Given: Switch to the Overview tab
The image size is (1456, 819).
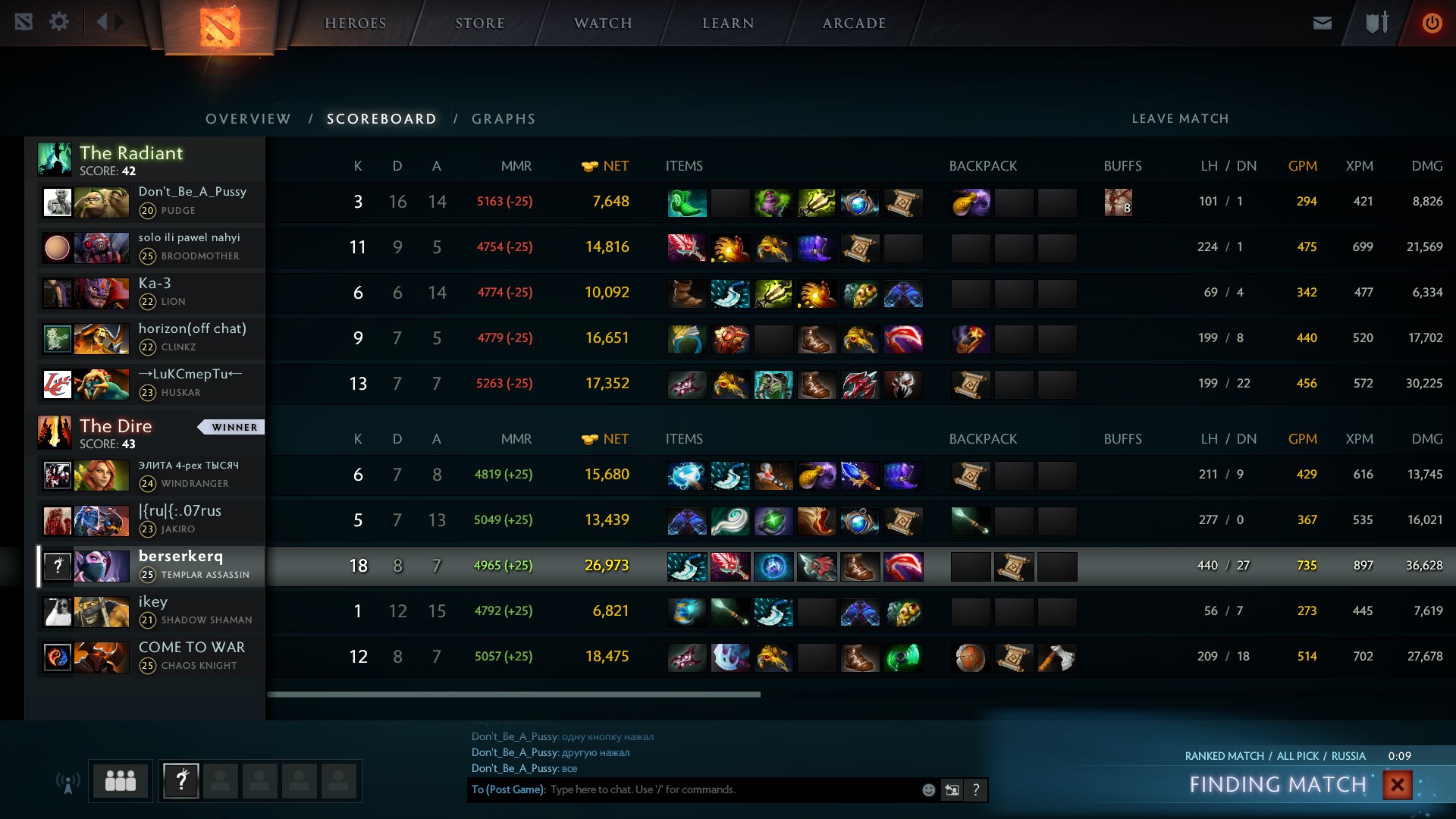Looking at the screenshot, I should [248, 119].
